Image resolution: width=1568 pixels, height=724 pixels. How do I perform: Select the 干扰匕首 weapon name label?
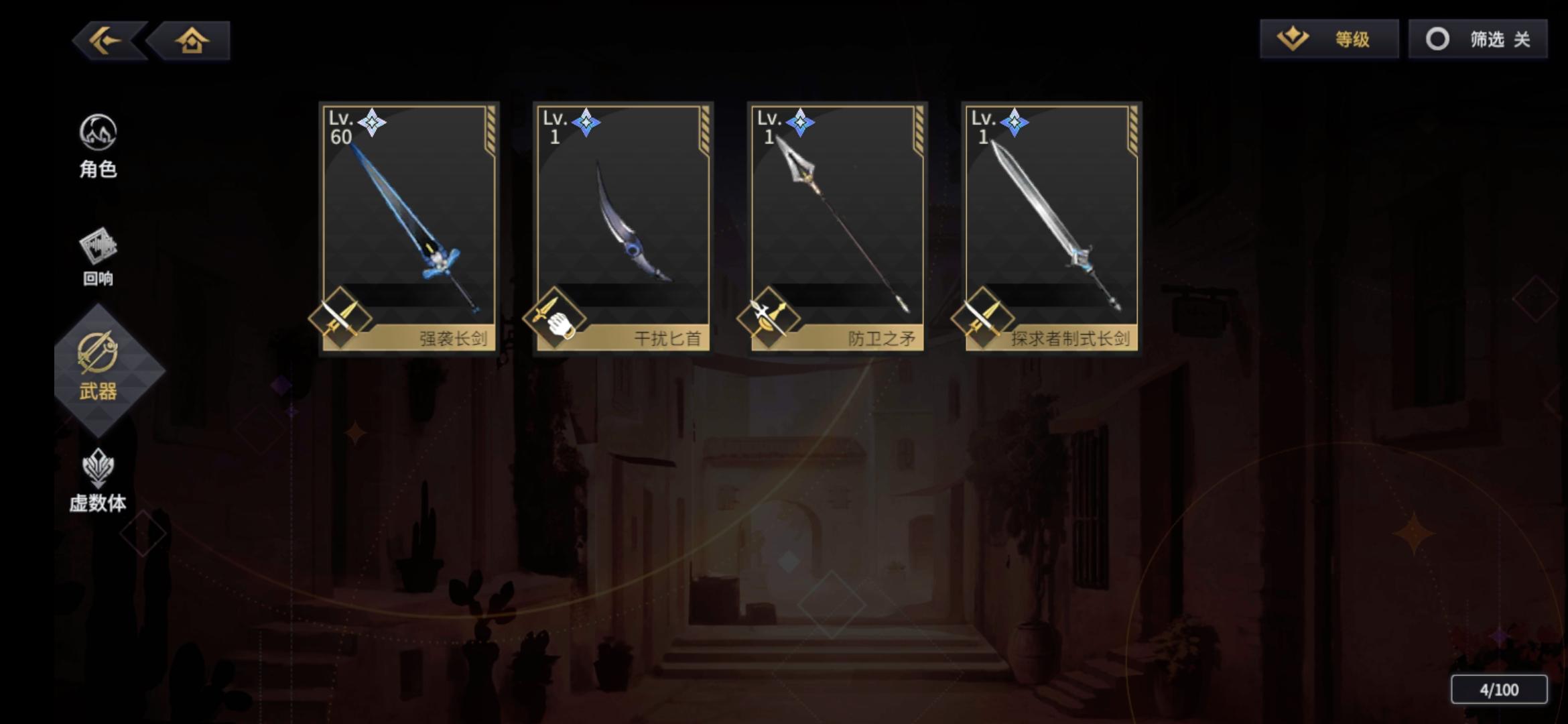click(x=670, y=339)
